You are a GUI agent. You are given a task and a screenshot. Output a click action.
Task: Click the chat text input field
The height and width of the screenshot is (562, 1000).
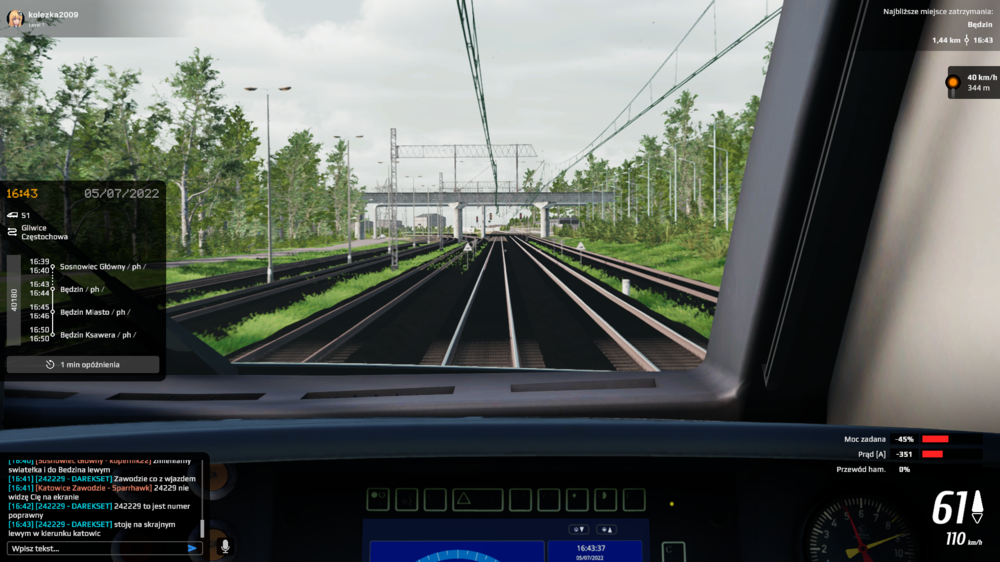click(95, 548)
